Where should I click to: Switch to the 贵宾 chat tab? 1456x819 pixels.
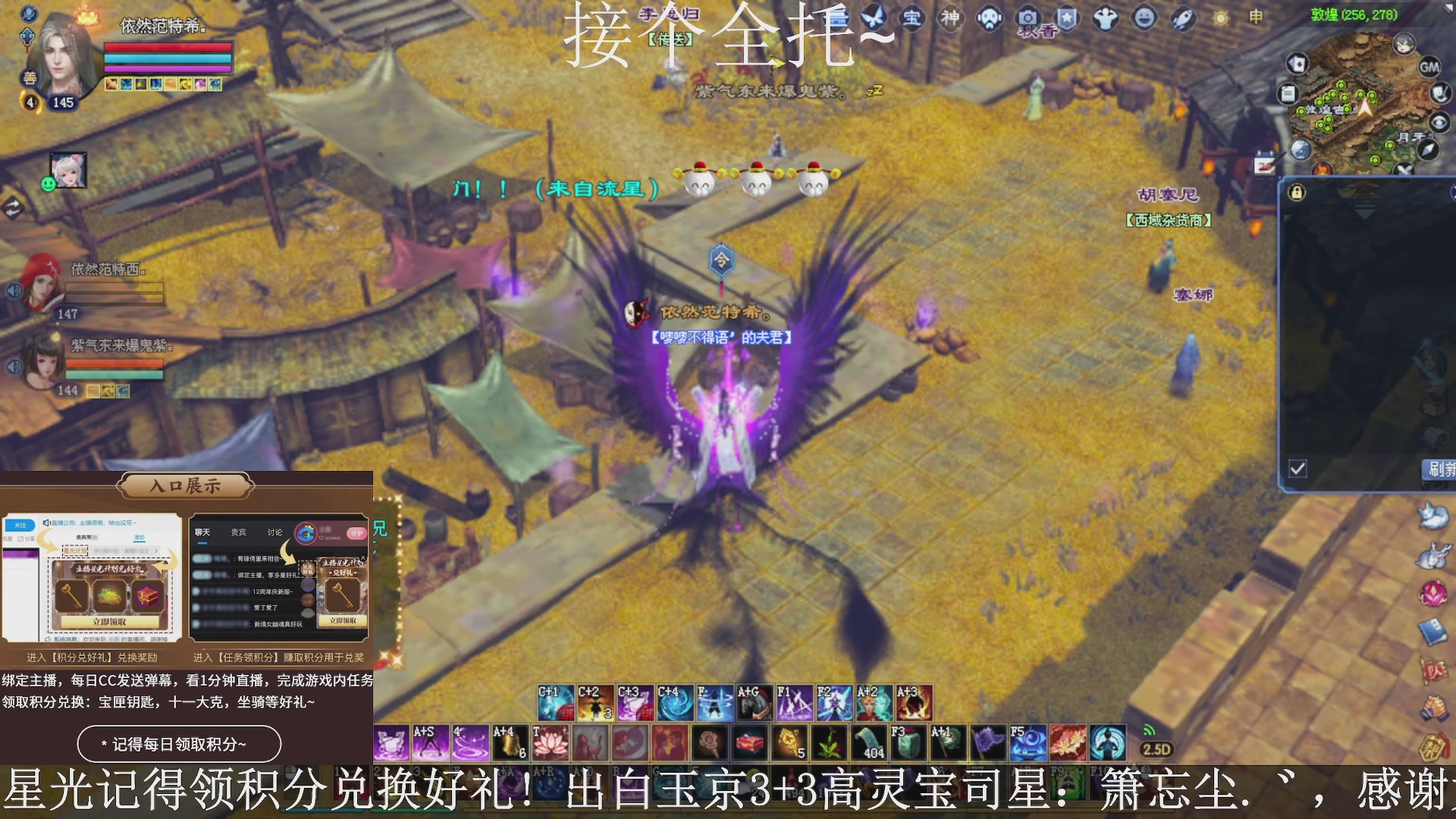[237, 532]
